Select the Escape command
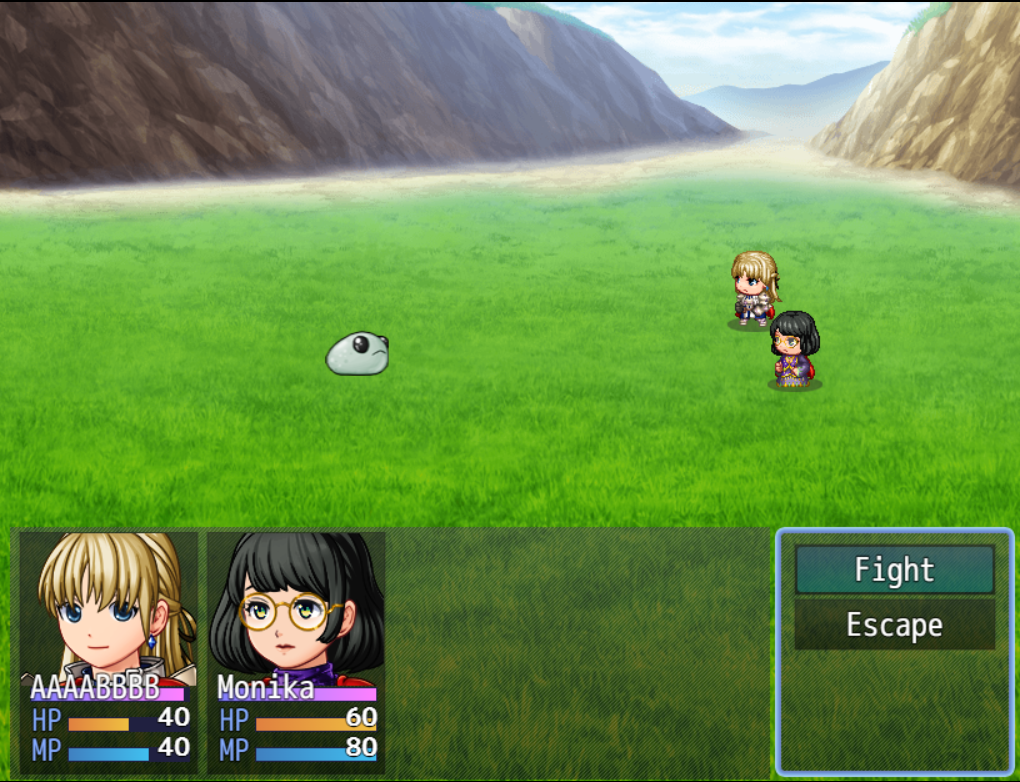 894,625
